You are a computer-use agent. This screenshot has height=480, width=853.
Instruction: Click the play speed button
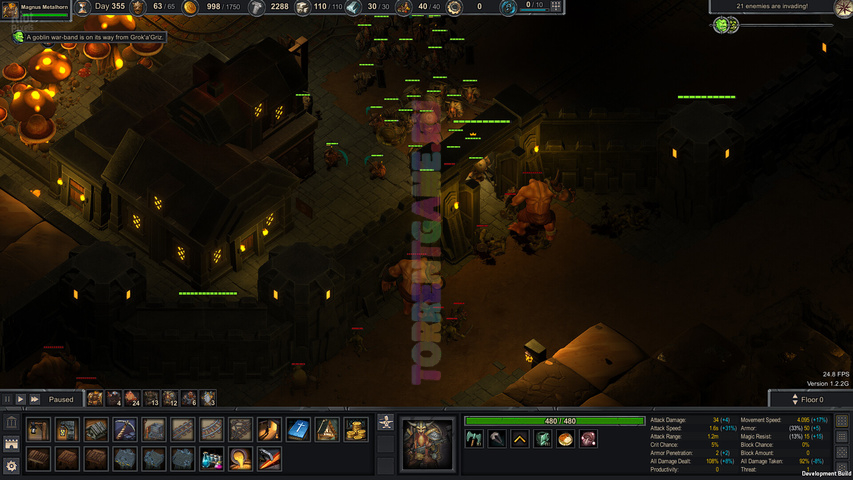coord(20,399)
